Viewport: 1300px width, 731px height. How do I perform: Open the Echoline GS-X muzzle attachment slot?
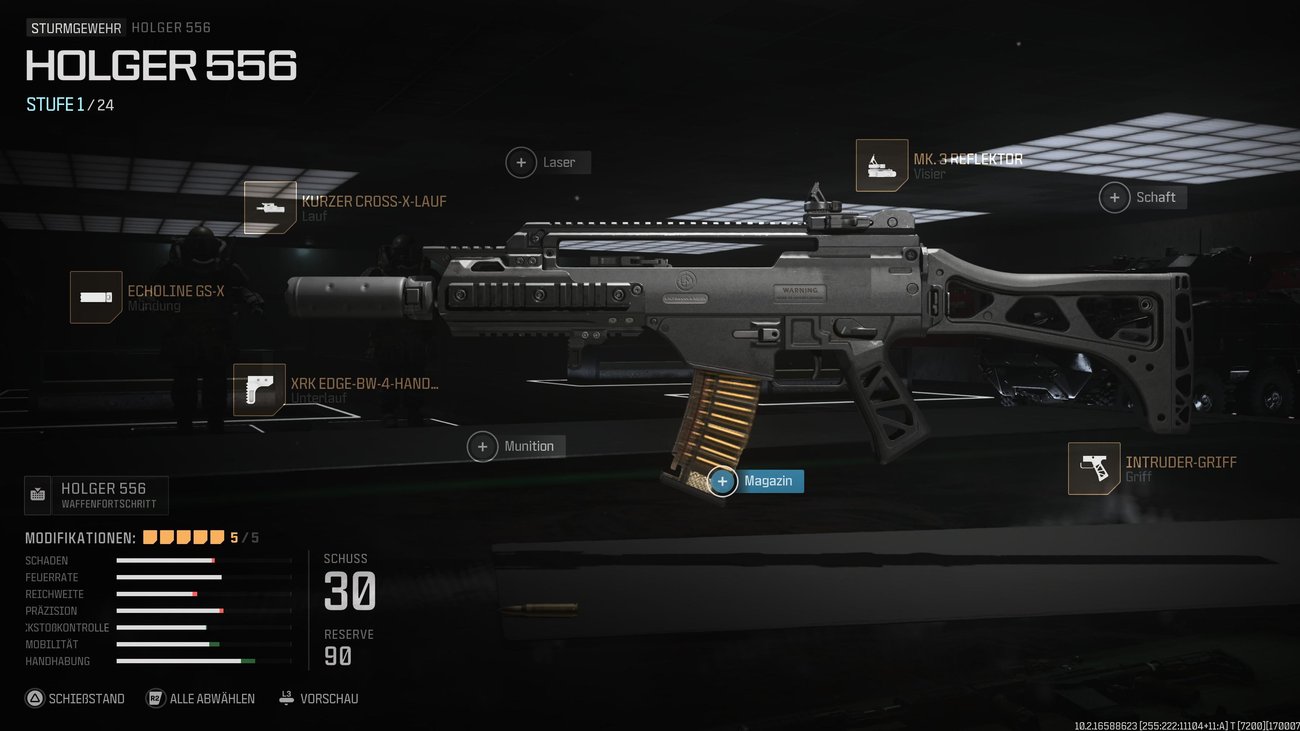tap(96, 296)
